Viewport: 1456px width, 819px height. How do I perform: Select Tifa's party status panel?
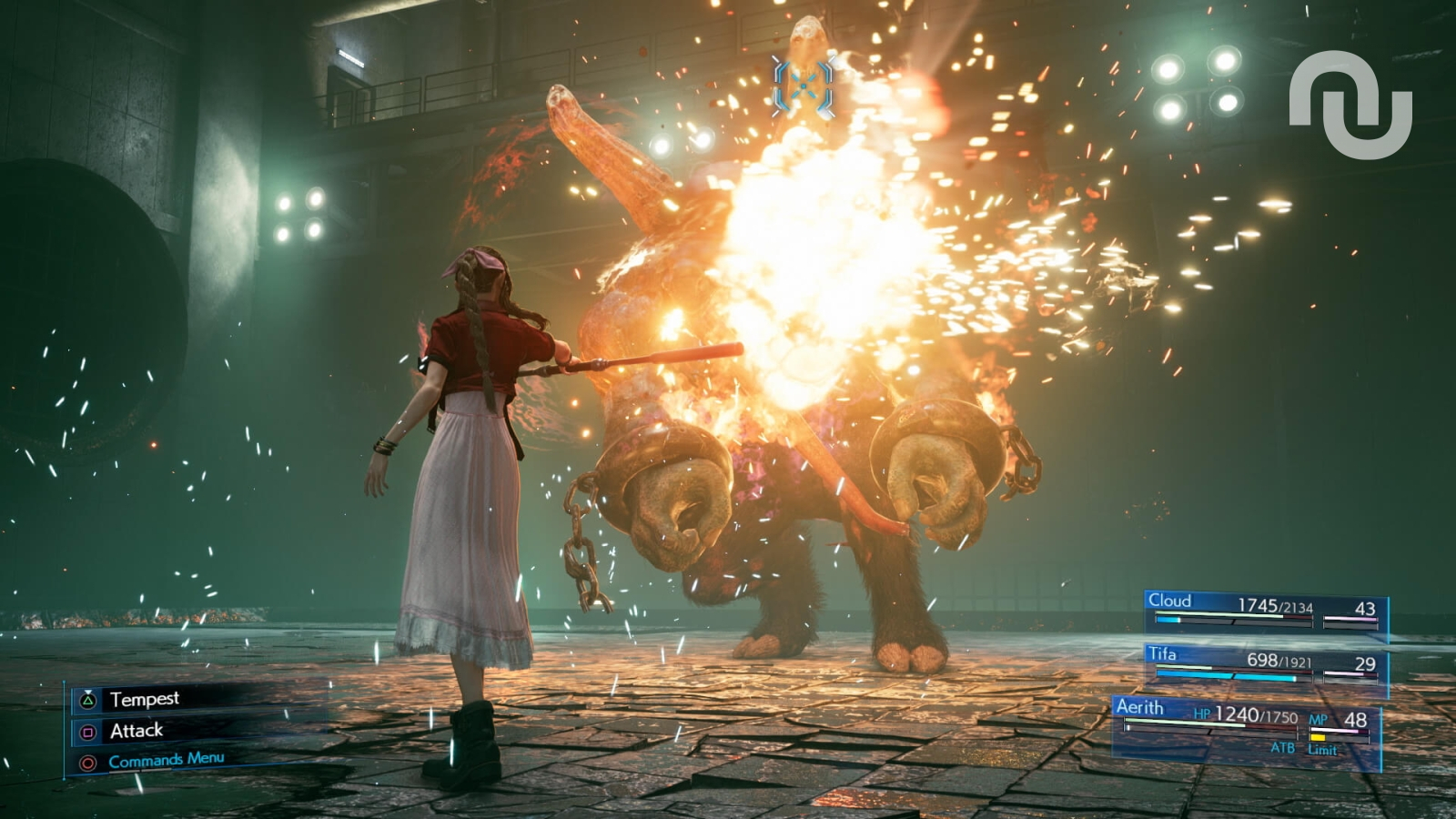(x=1265, y=665)
